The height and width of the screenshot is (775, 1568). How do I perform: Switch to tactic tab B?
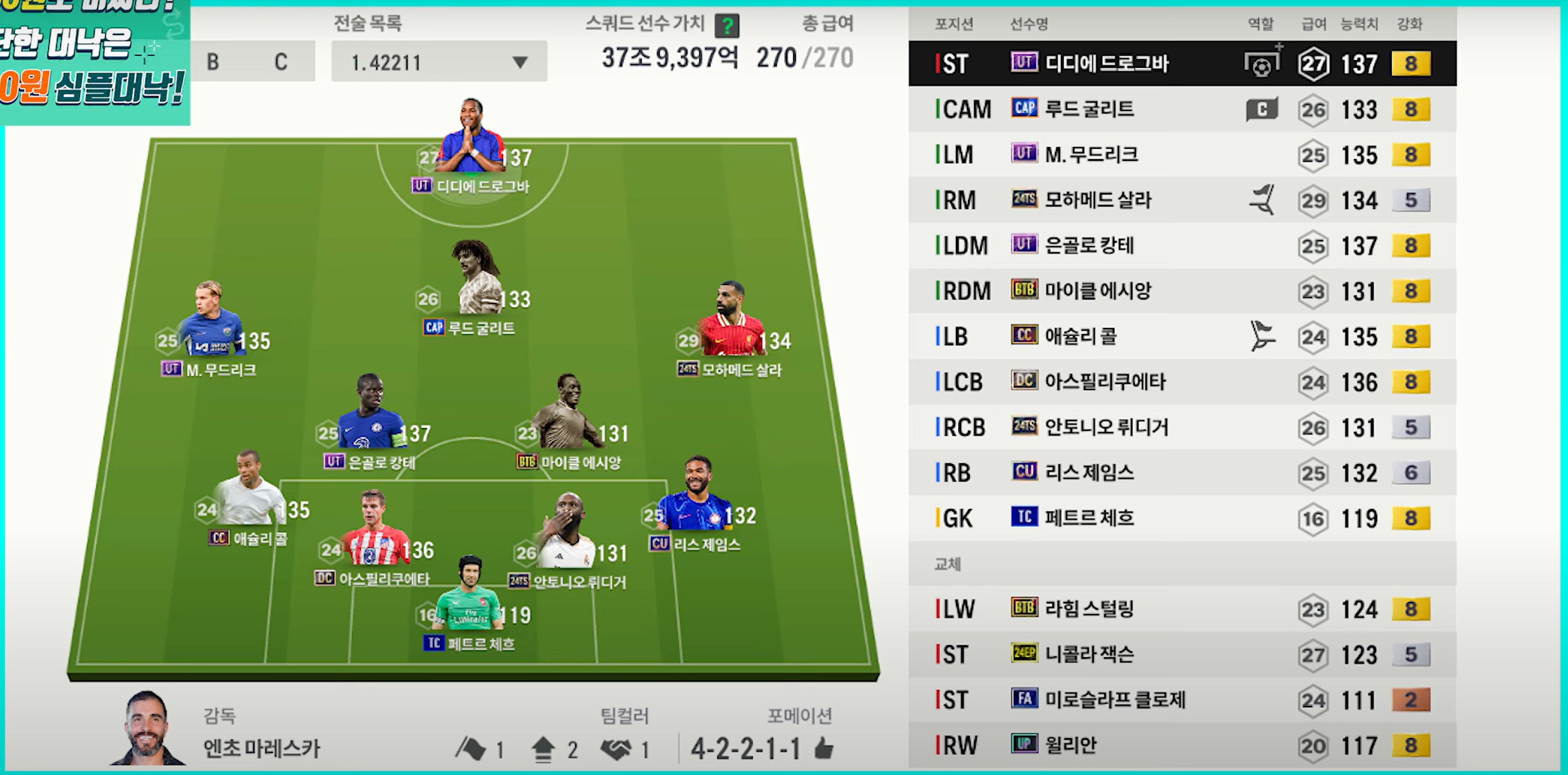click(x=213, y=61)
